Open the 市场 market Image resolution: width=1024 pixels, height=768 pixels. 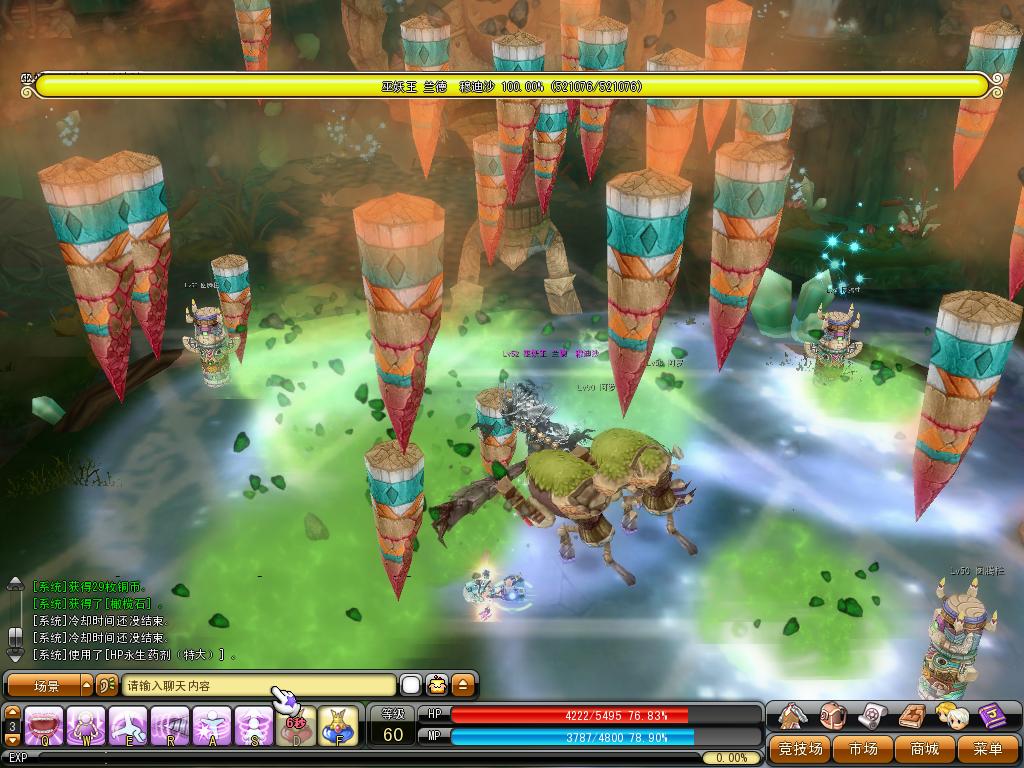pos(863,748)
